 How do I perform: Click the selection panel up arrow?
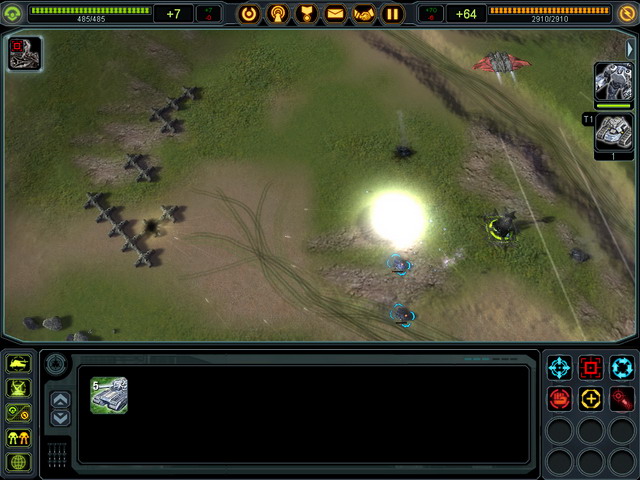click(61, 400)
